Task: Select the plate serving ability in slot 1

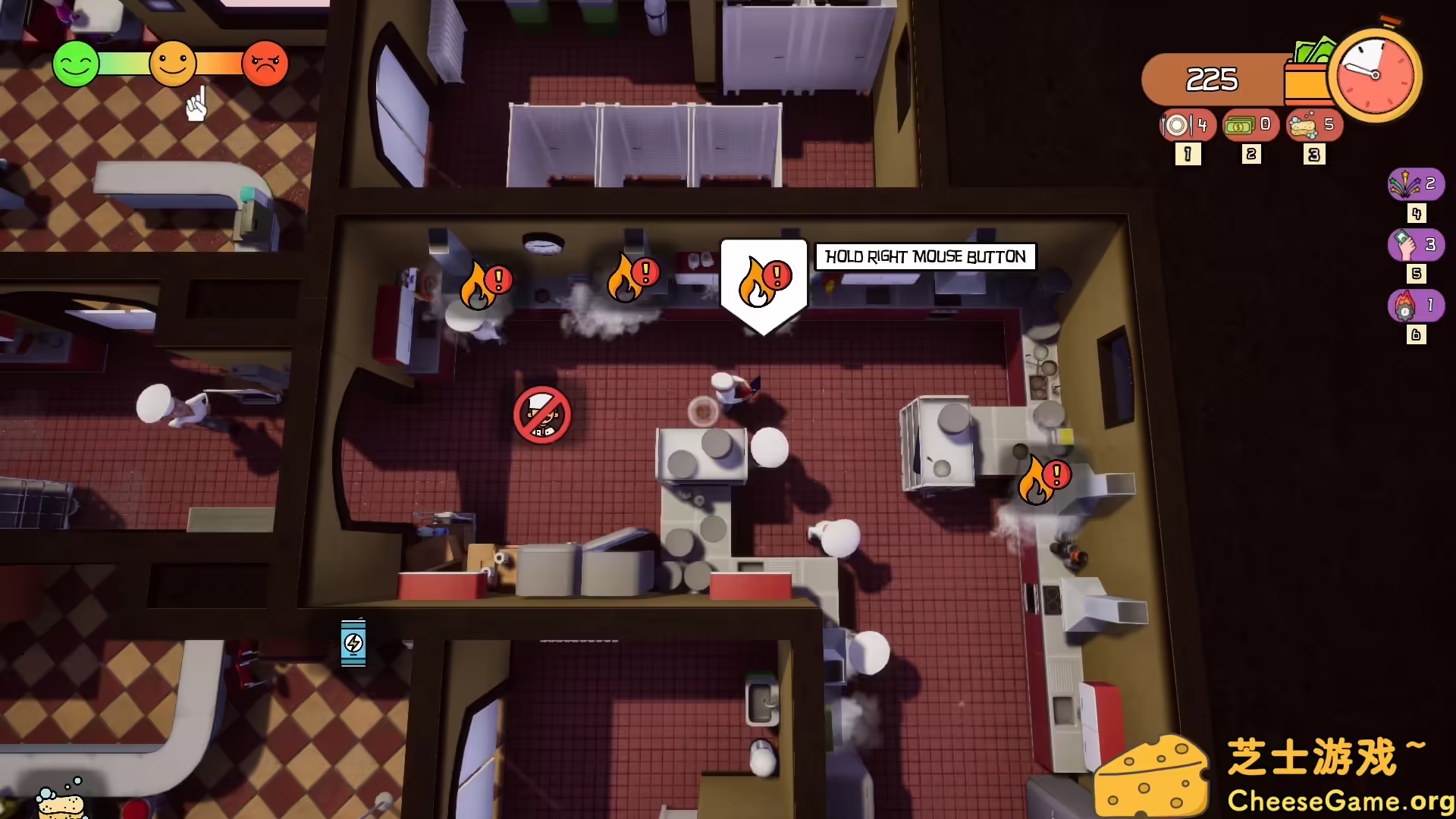Action: (1188, 126)
